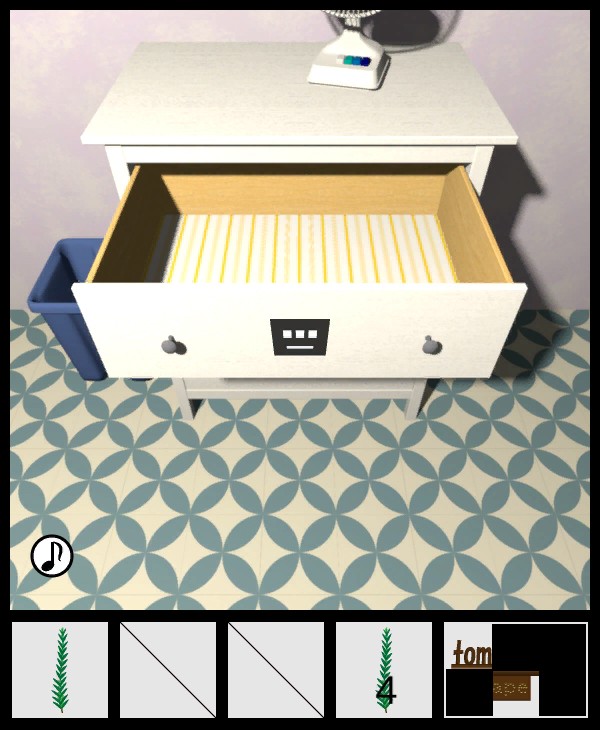
Task: Select the plain green leaf inventory slot
Action: [60, 670]
